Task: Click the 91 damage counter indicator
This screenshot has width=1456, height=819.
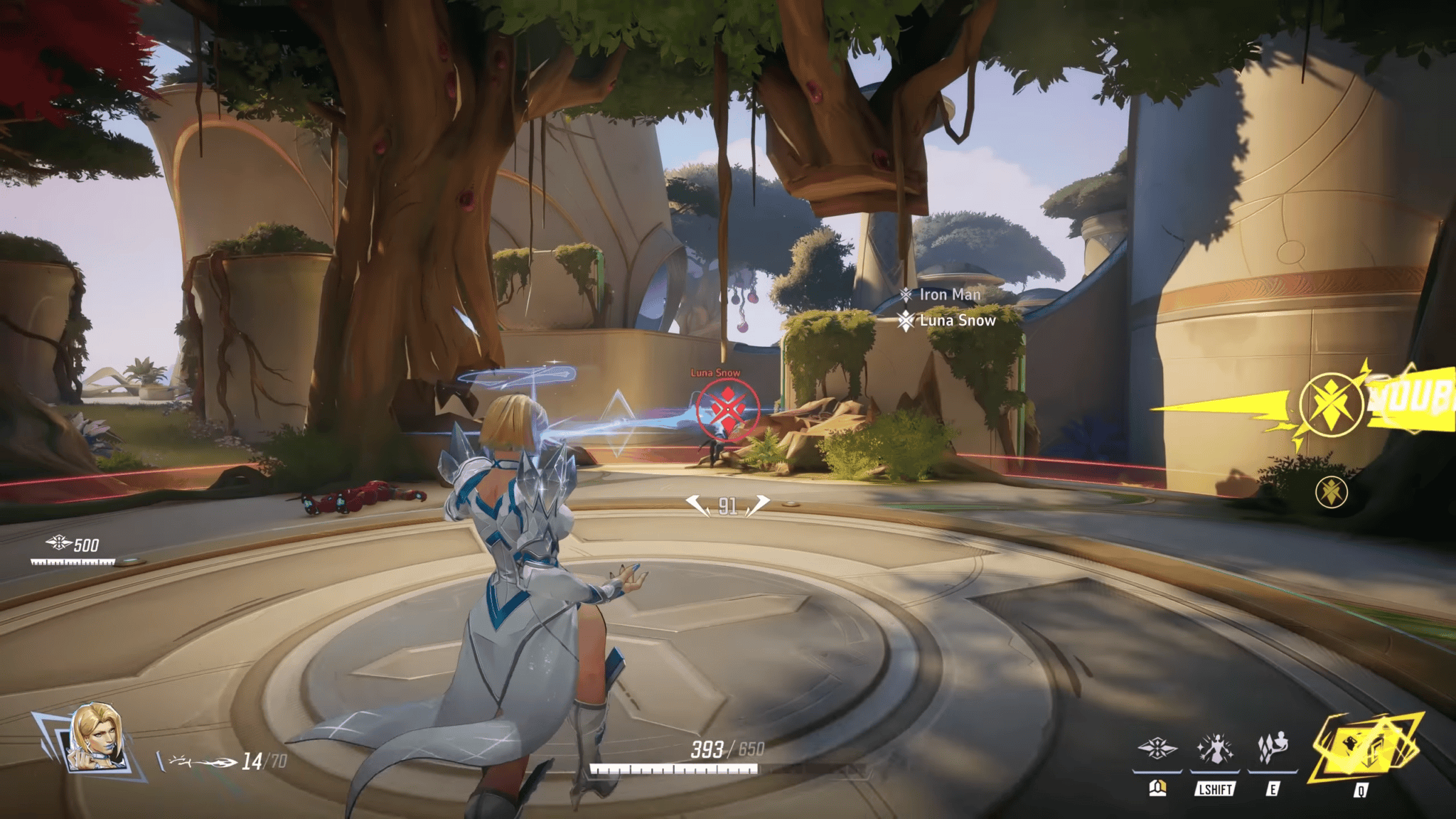Action: (x=726, y=503)
